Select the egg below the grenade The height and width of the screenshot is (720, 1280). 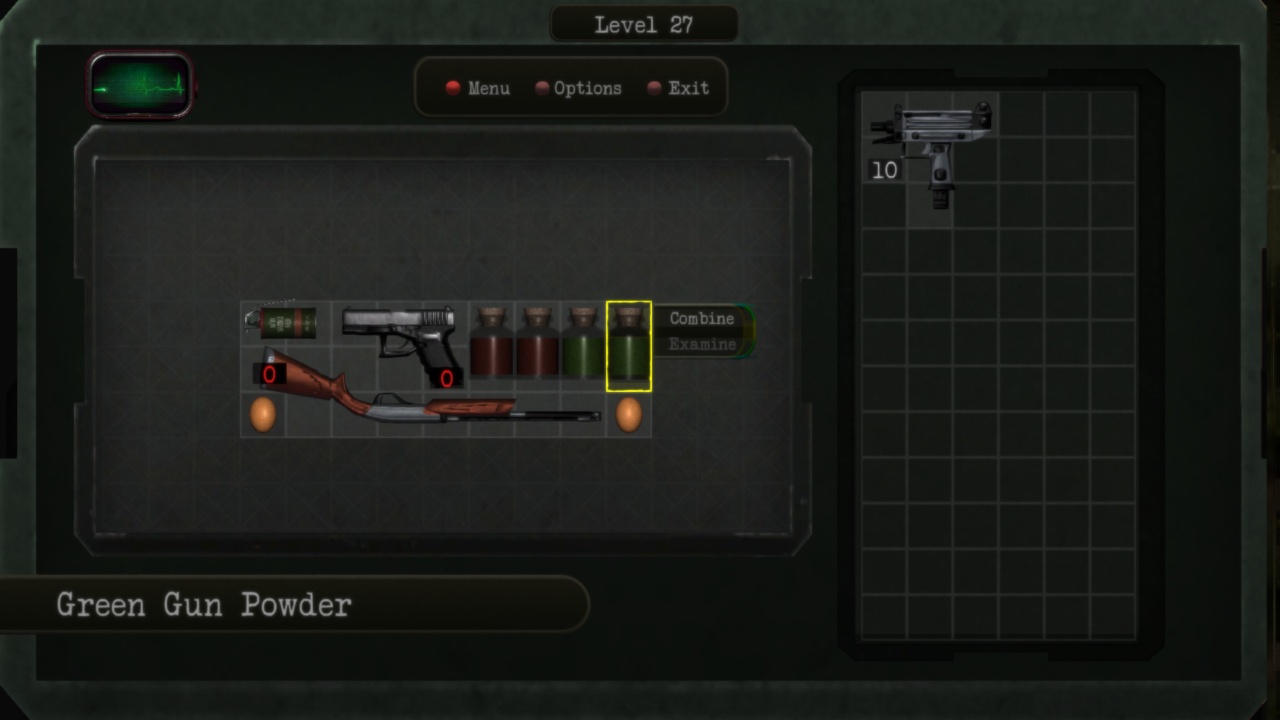(x=264, y=412)
